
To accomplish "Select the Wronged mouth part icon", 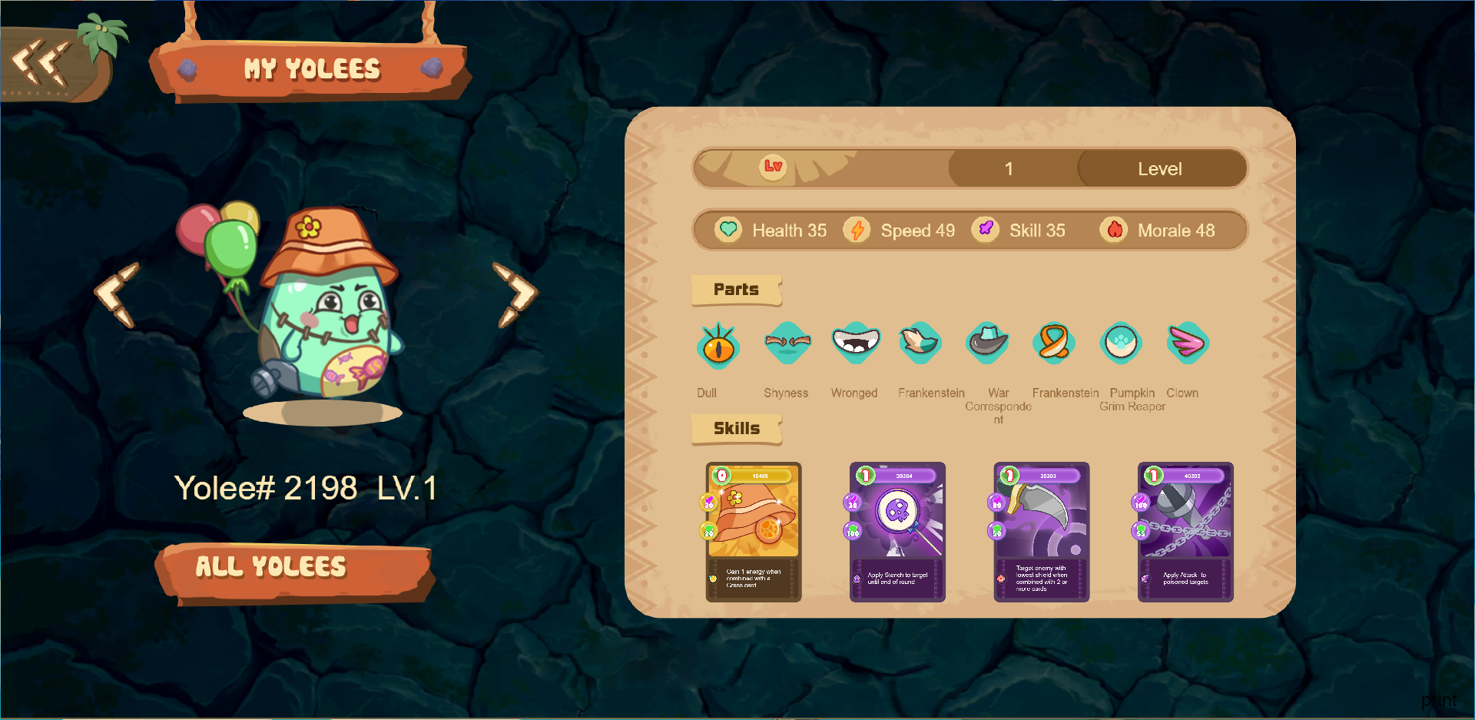I will click(855, 343).
